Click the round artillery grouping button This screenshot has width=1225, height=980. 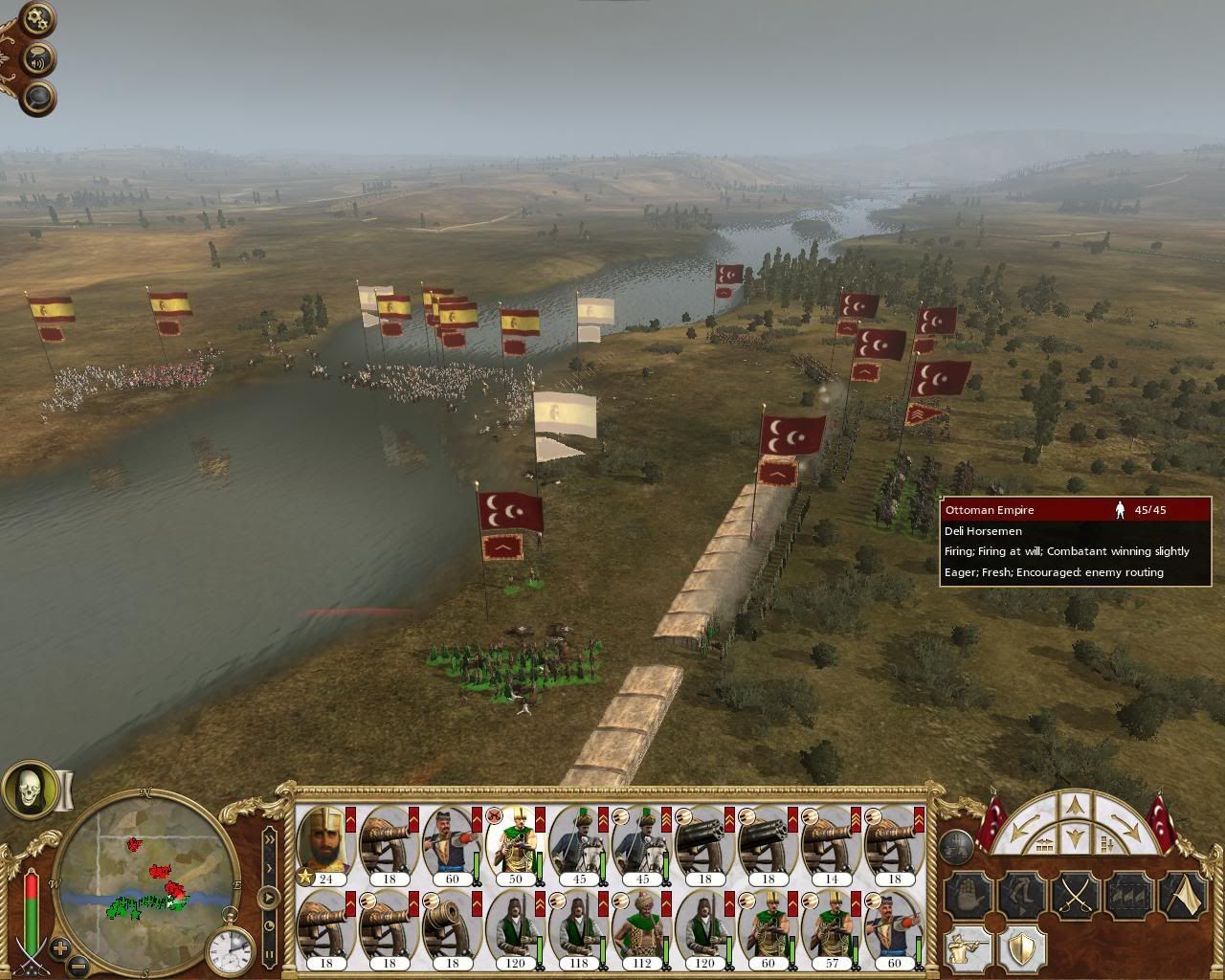957,846
